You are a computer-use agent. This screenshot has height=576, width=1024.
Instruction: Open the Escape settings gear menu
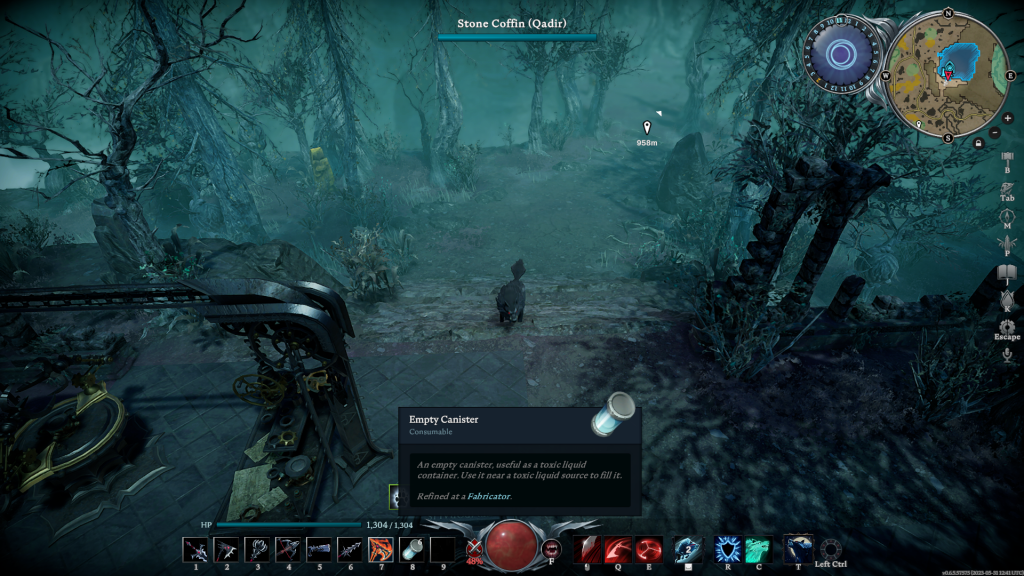(x=1007, y=327)
